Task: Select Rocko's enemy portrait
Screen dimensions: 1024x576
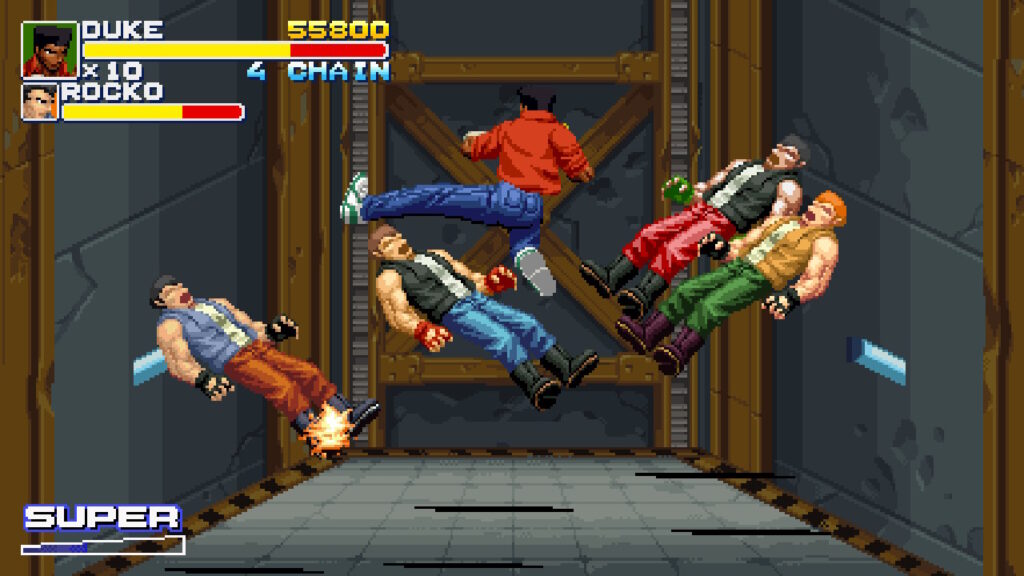Action: [x=40, y=102]
